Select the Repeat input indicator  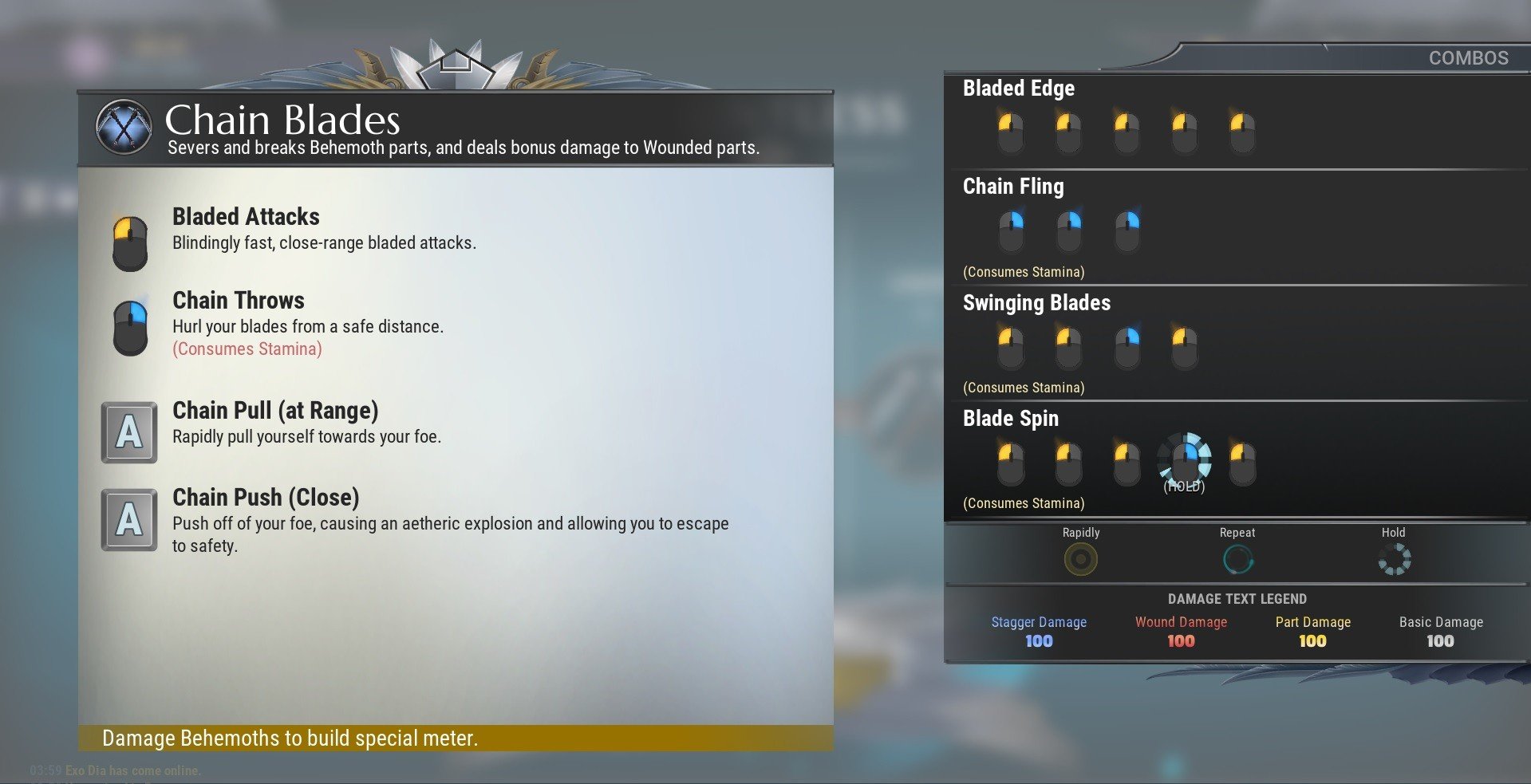[1237, 558]
